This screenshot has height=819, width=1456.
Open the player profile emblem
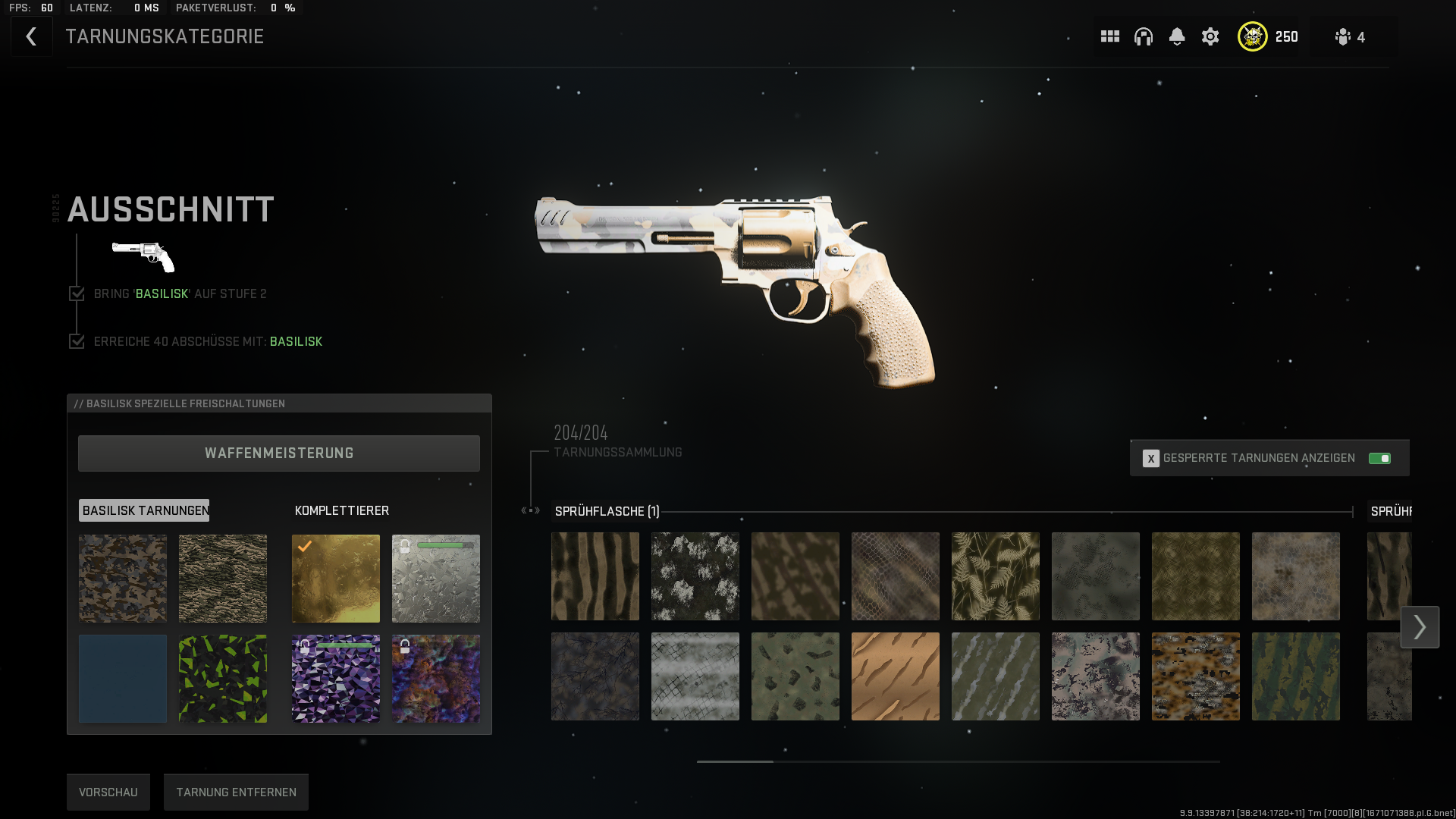(x=1253, y=36)
